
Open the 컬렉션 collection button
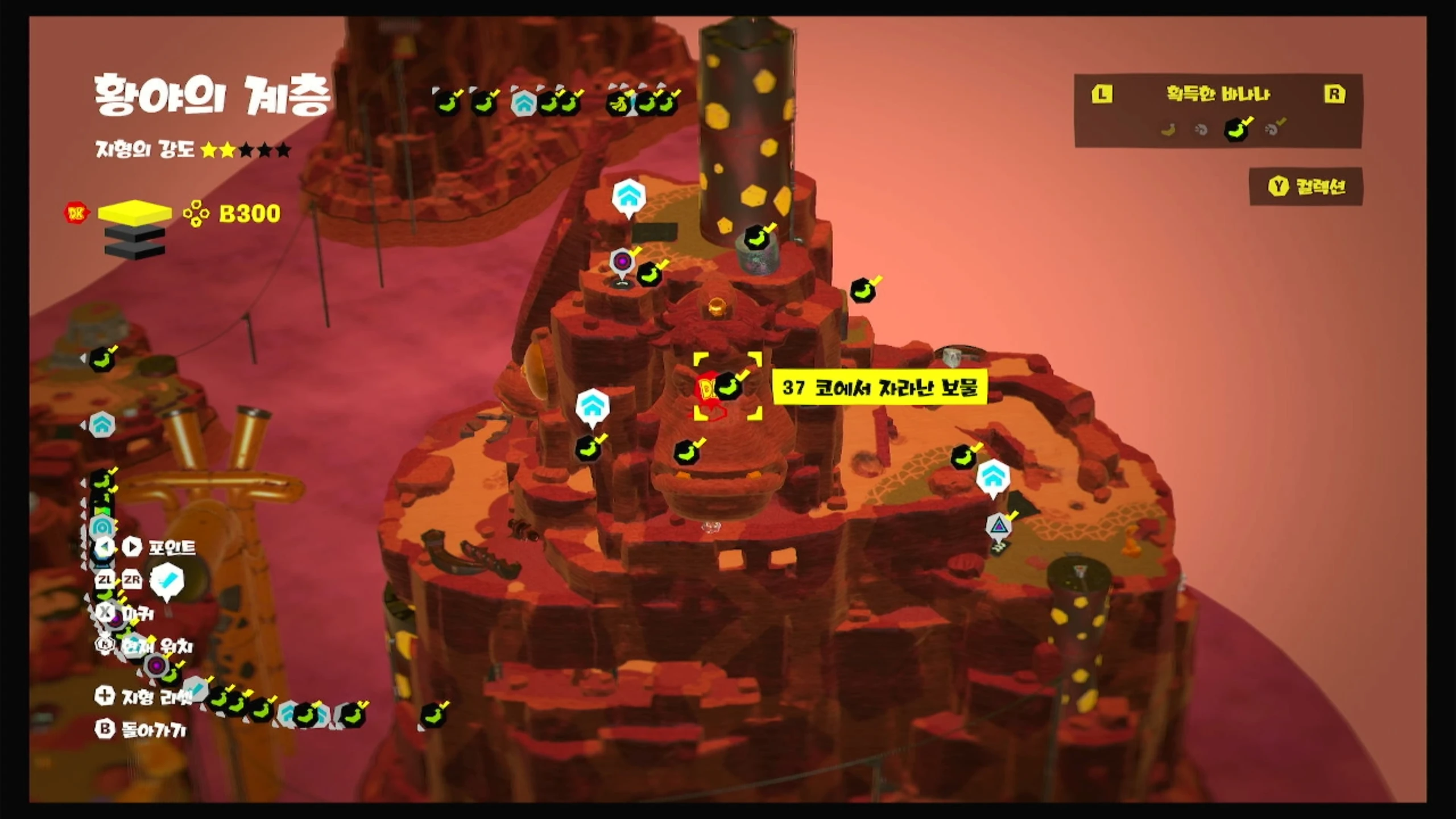click(x=1306, y=187)
